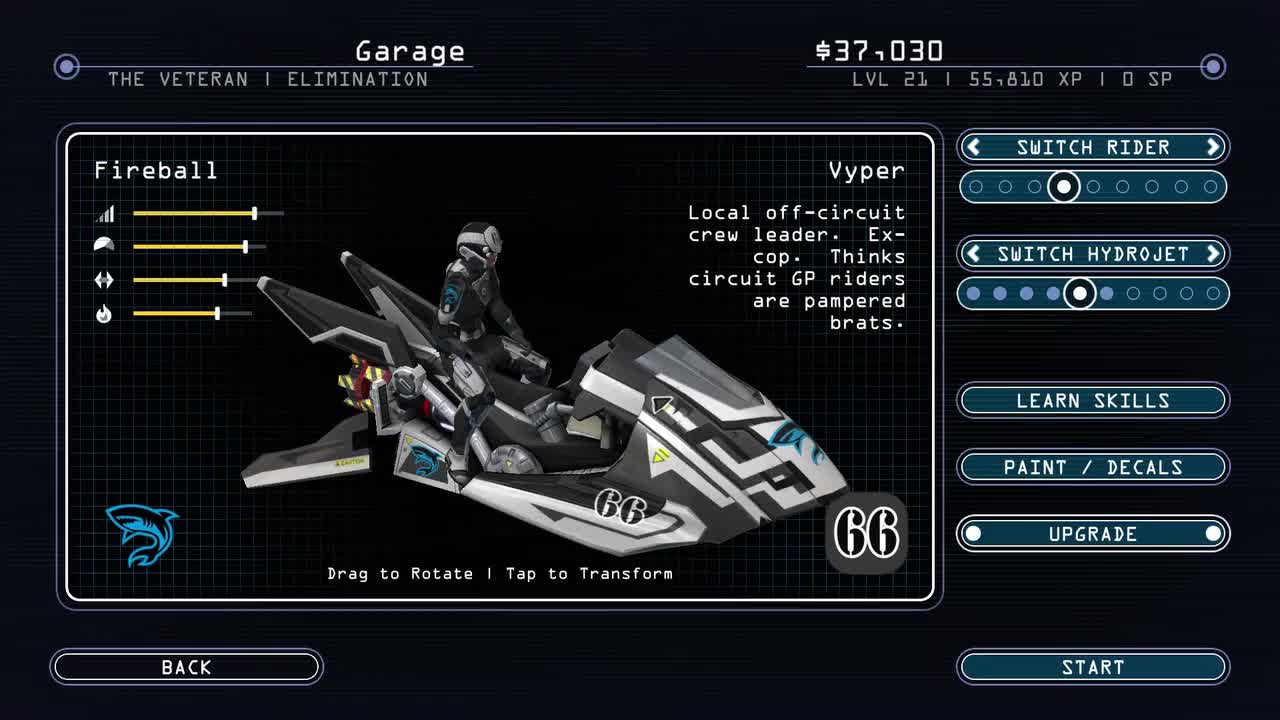Image resolution: width=1280 pixels, height=720 pixels.
Task: Switch to previous hydrojet with left arrow
Action: (x=973, y=254)
